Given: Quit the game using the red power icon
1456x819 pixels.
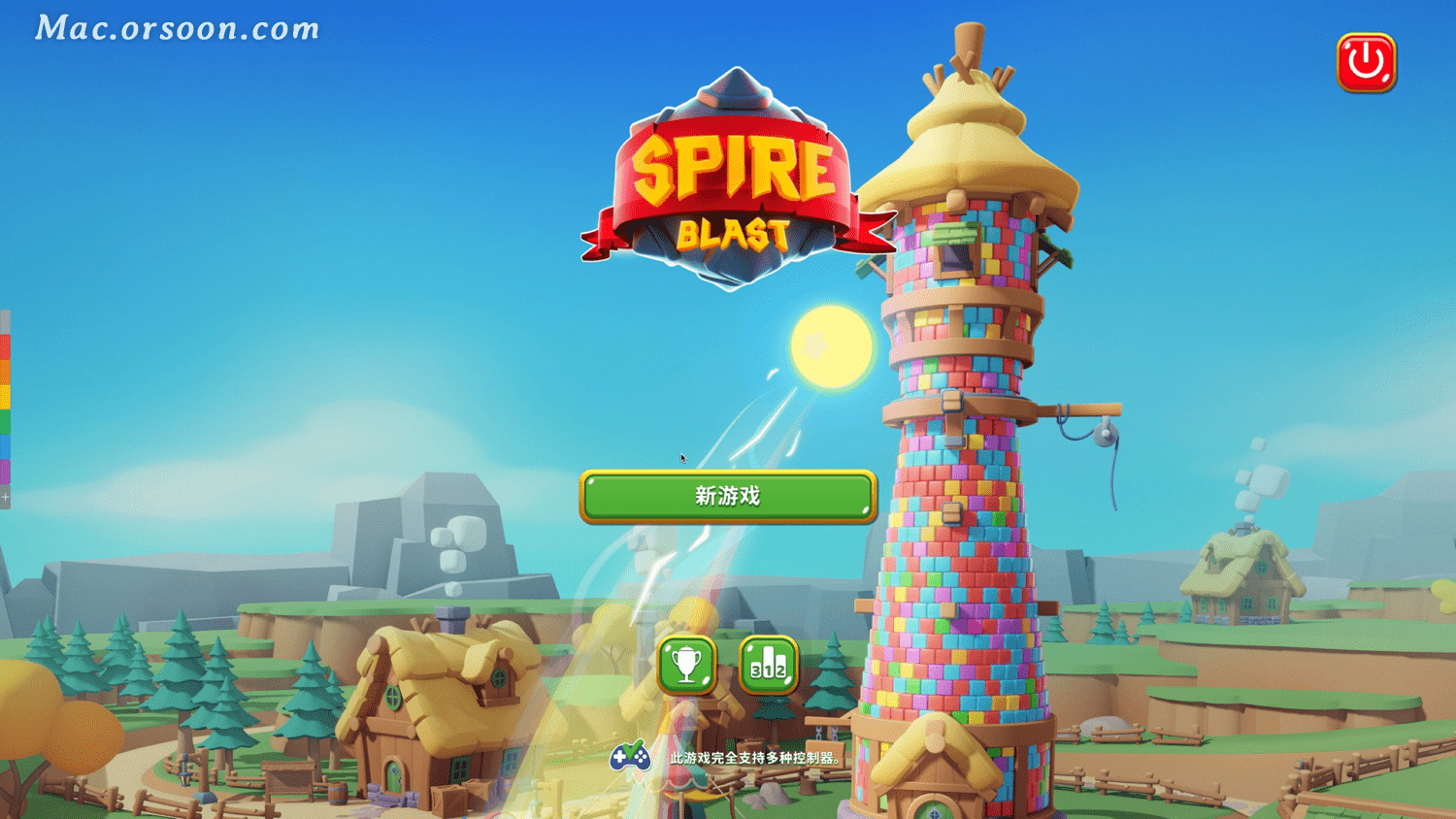Looking at the screenshot, I should click(1368, 60).
